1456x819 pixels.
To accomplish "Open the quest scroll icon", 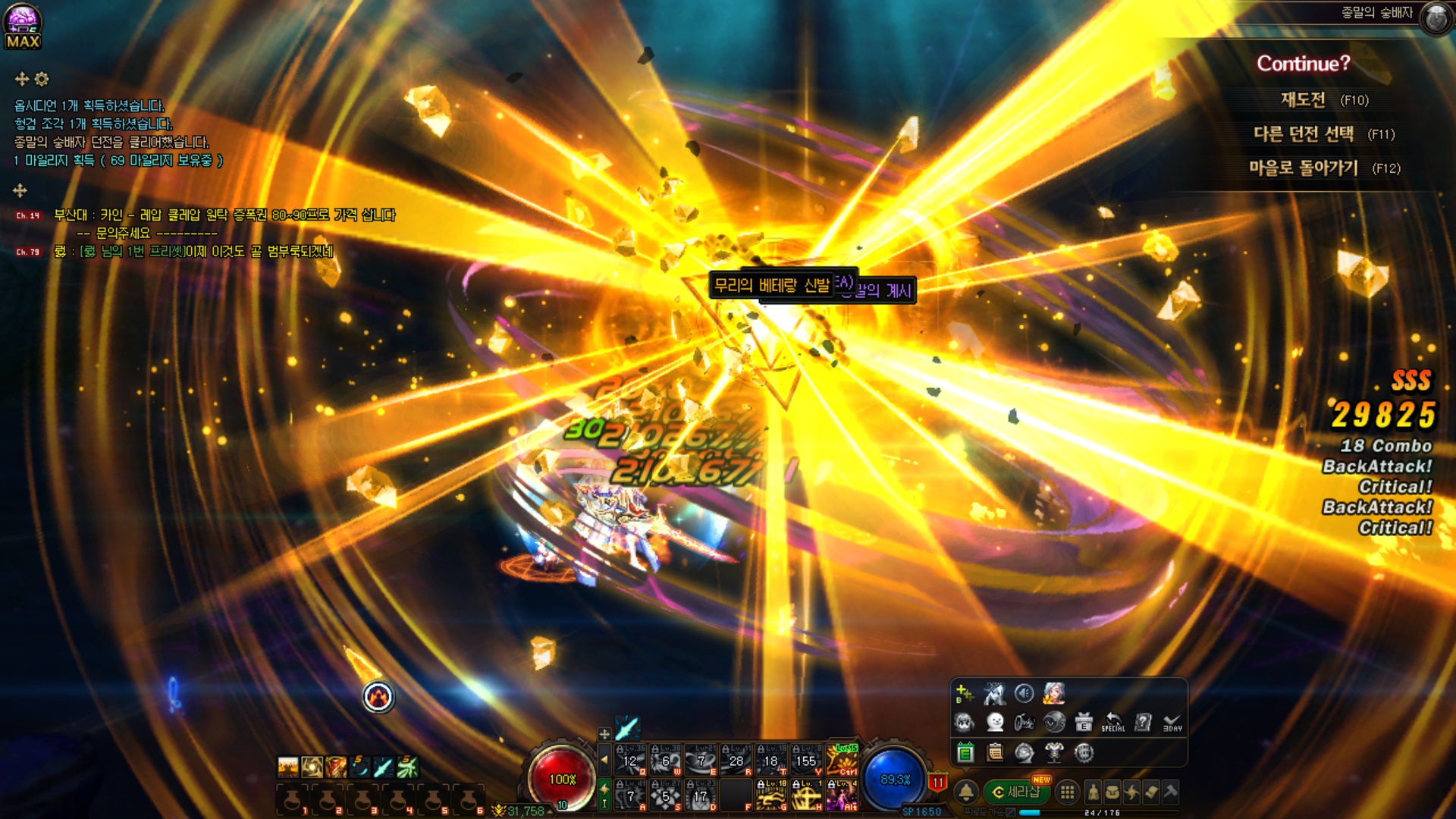I will [x=1151, y=792].
